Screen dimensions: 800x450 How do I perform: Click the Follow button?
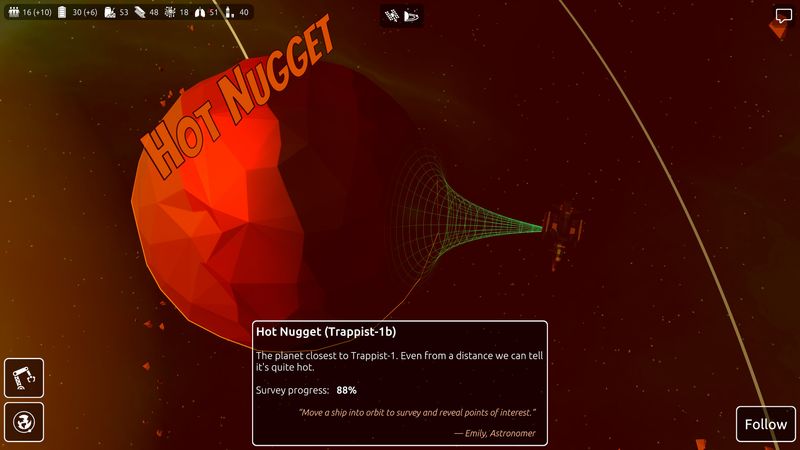[765, 424]
